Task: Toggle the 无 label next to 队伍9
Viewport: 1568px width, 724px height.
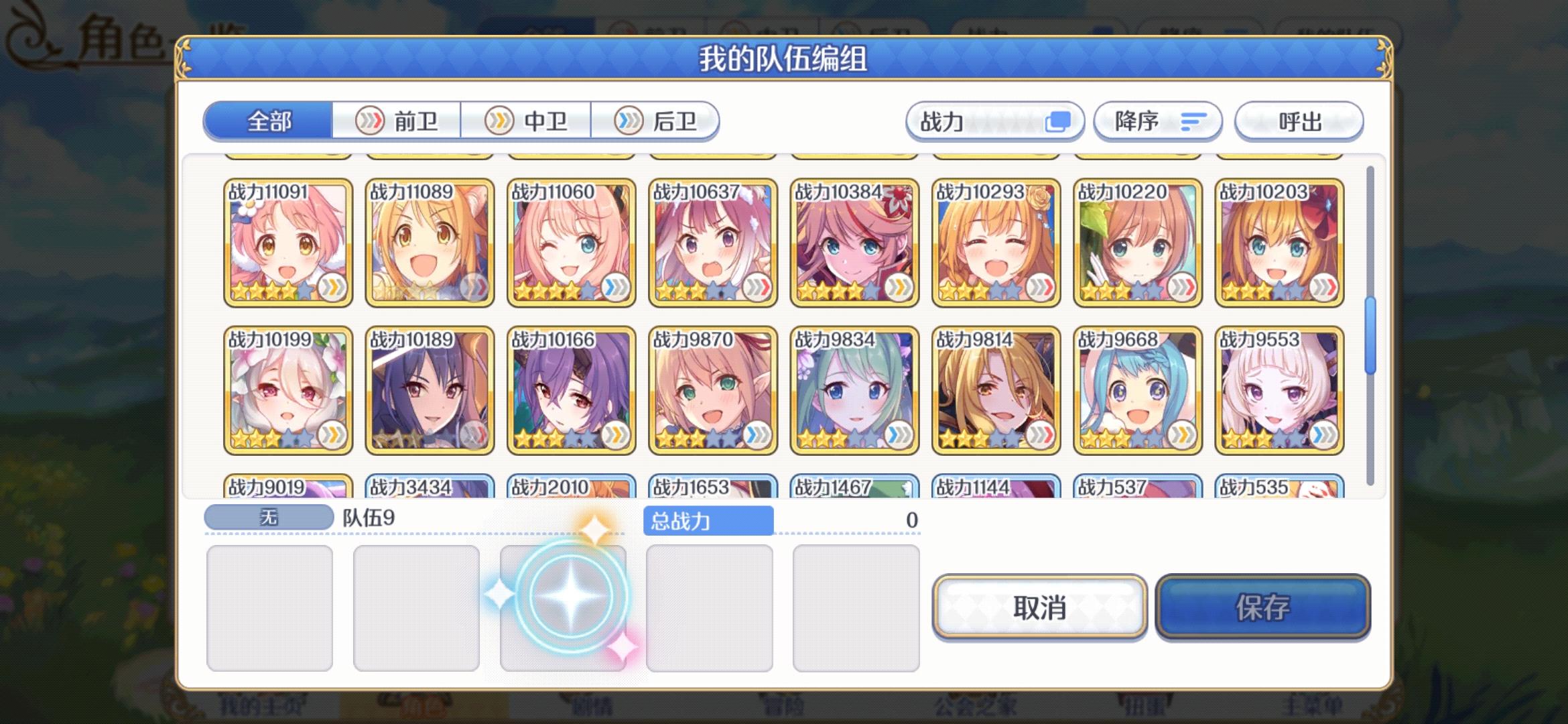Action: (x=269, y=516)
